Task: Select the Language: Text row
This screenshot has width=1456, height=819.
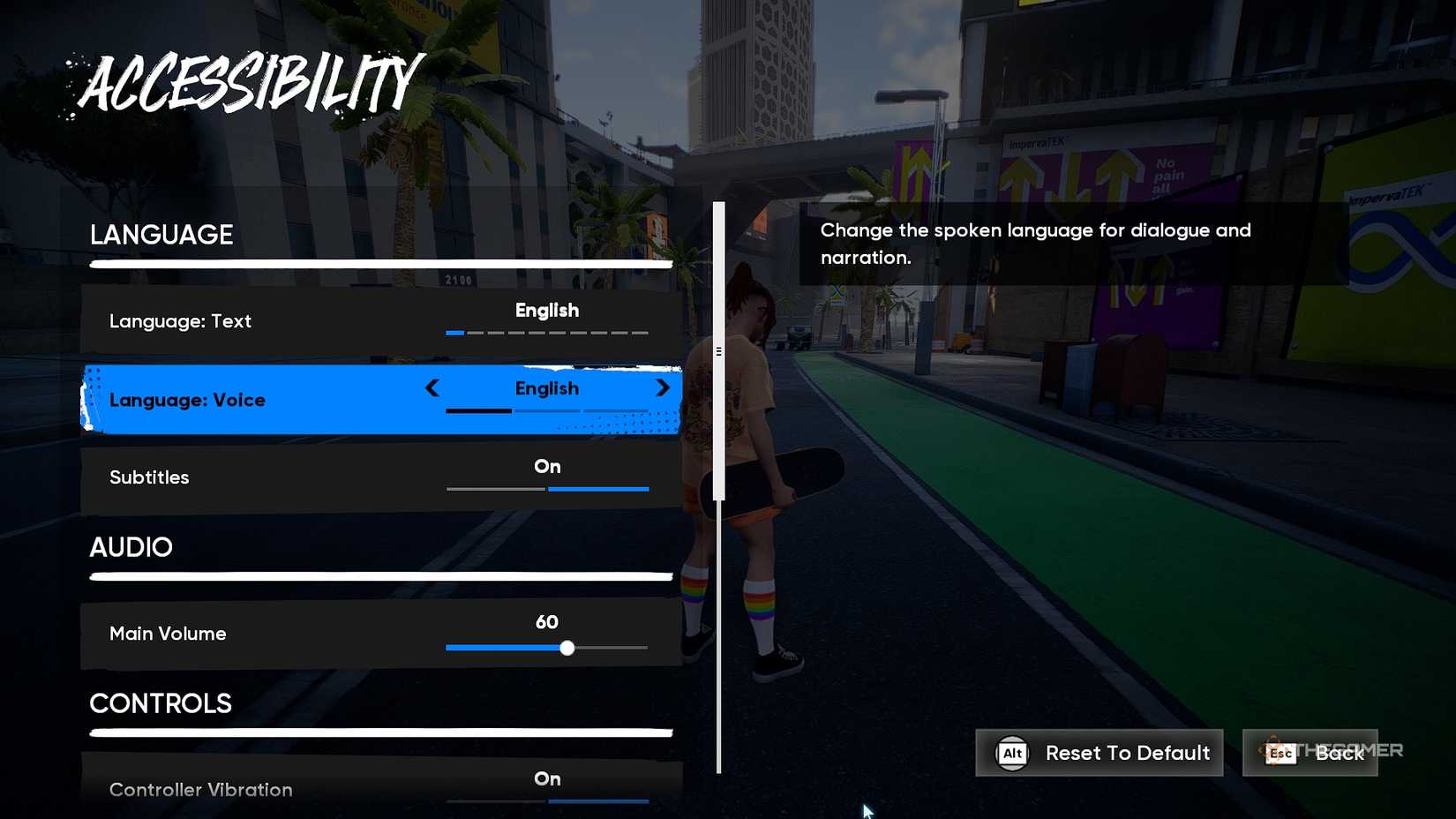Action: coord(379,321)
